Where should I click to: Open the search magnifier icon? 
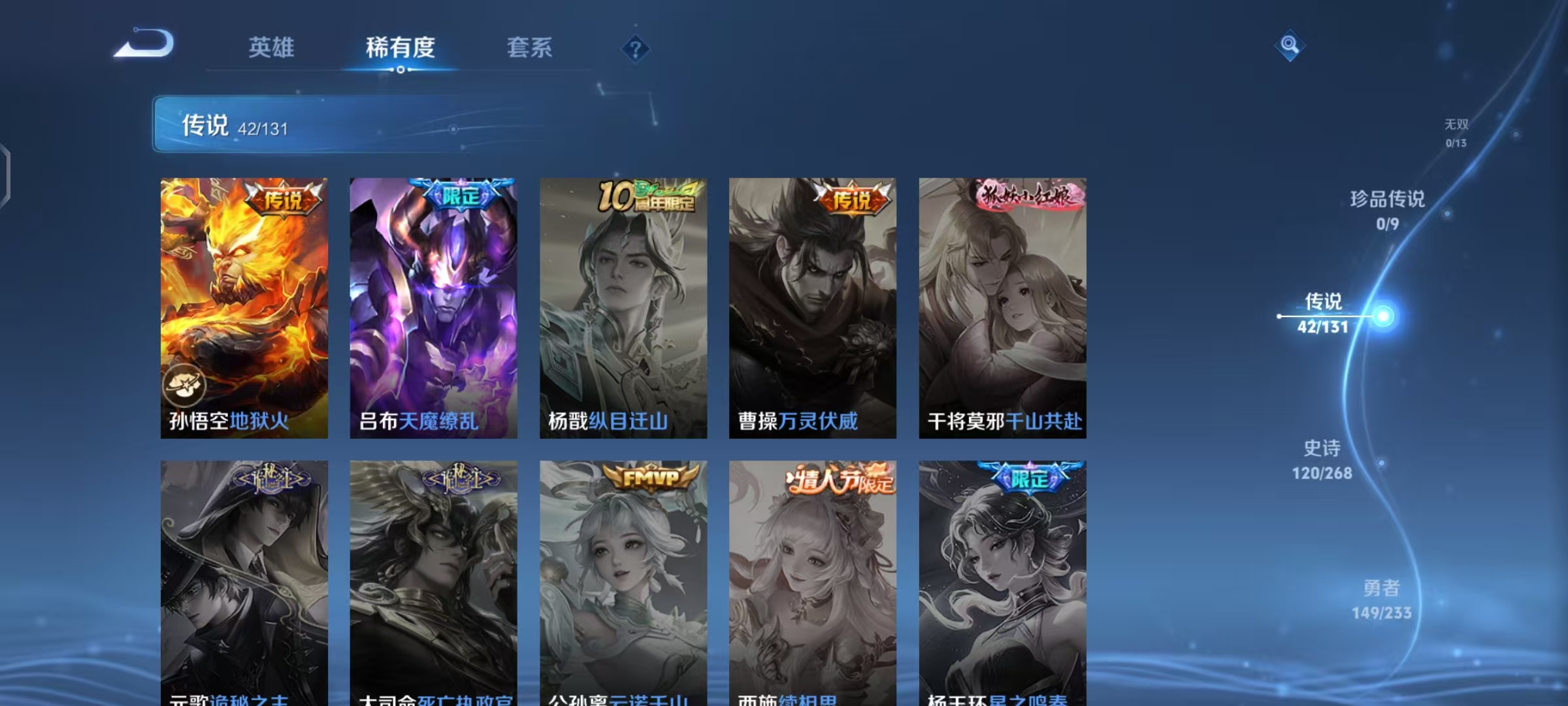click(1288, 46)
